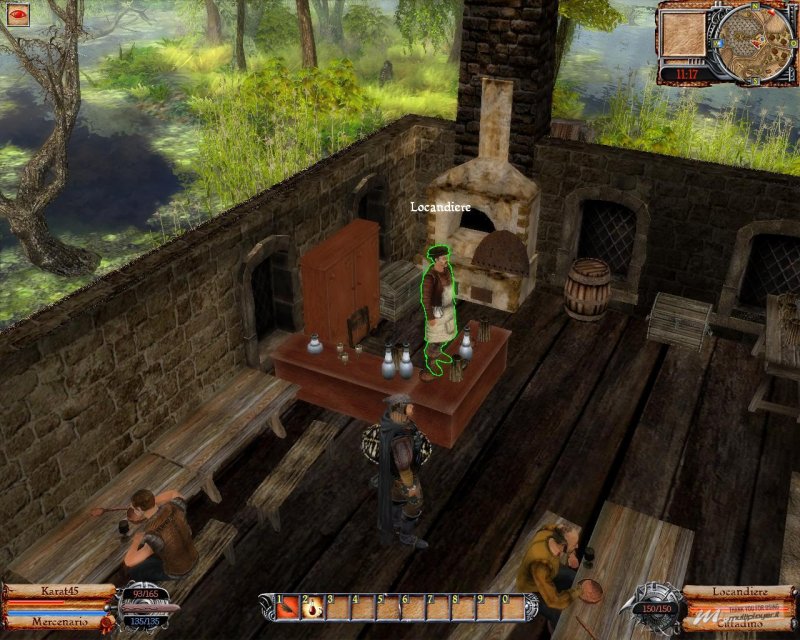Click the N compass marker on the minimap

757,7
